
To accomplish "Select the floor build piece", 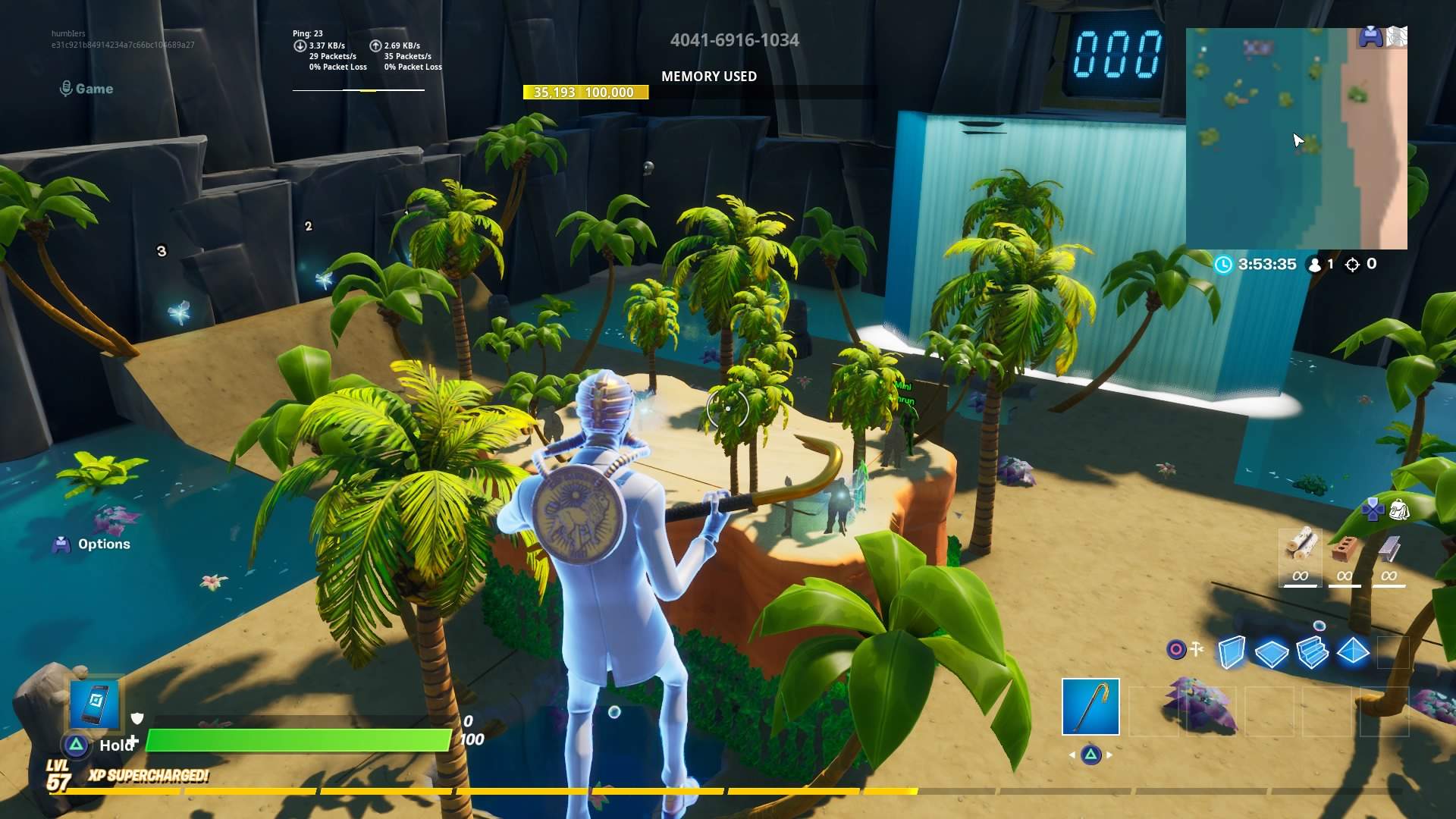I will (1271, 652).
